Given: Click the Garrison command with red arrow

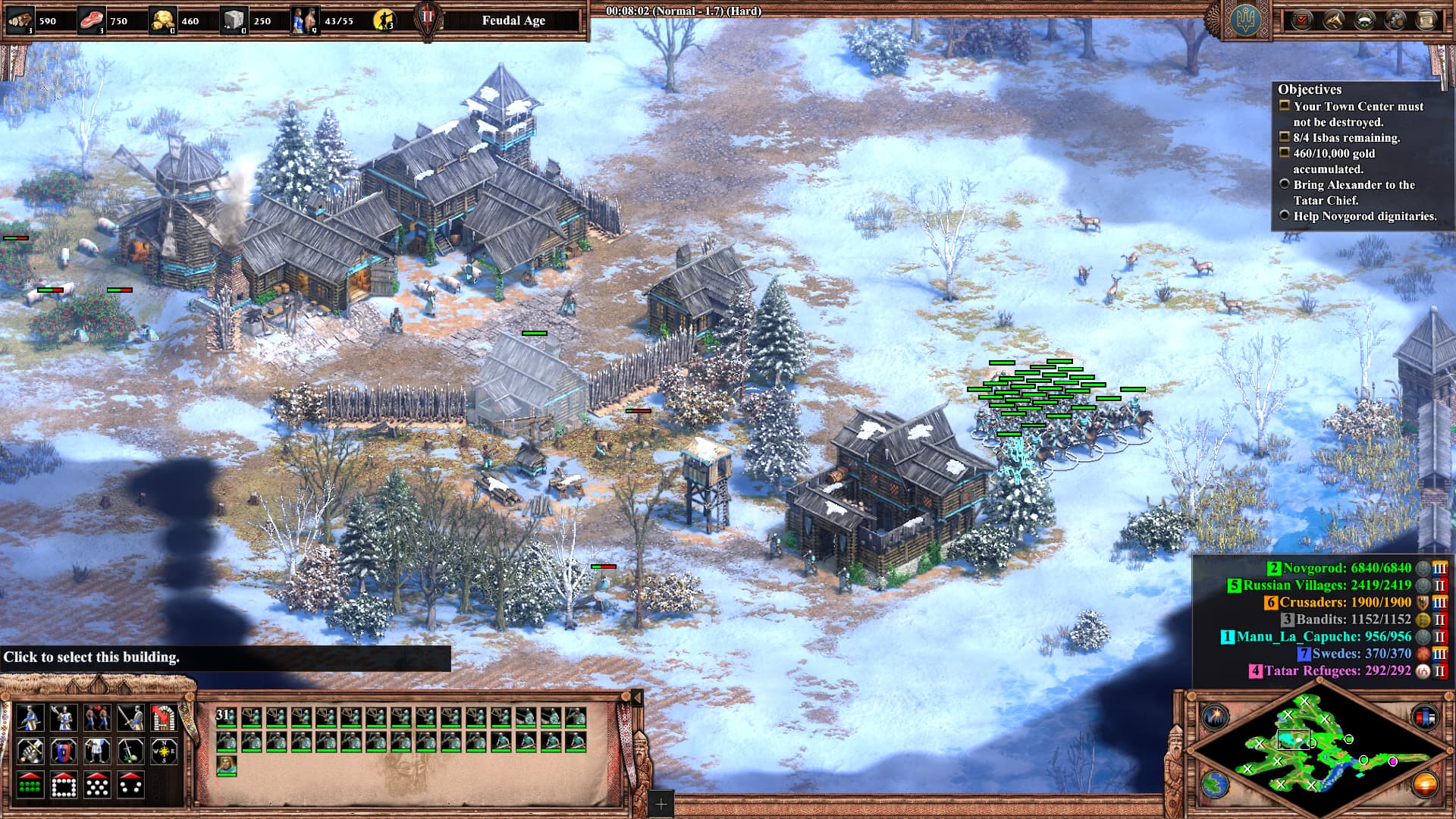Looking at the screenshot, I should coord(164,717).
